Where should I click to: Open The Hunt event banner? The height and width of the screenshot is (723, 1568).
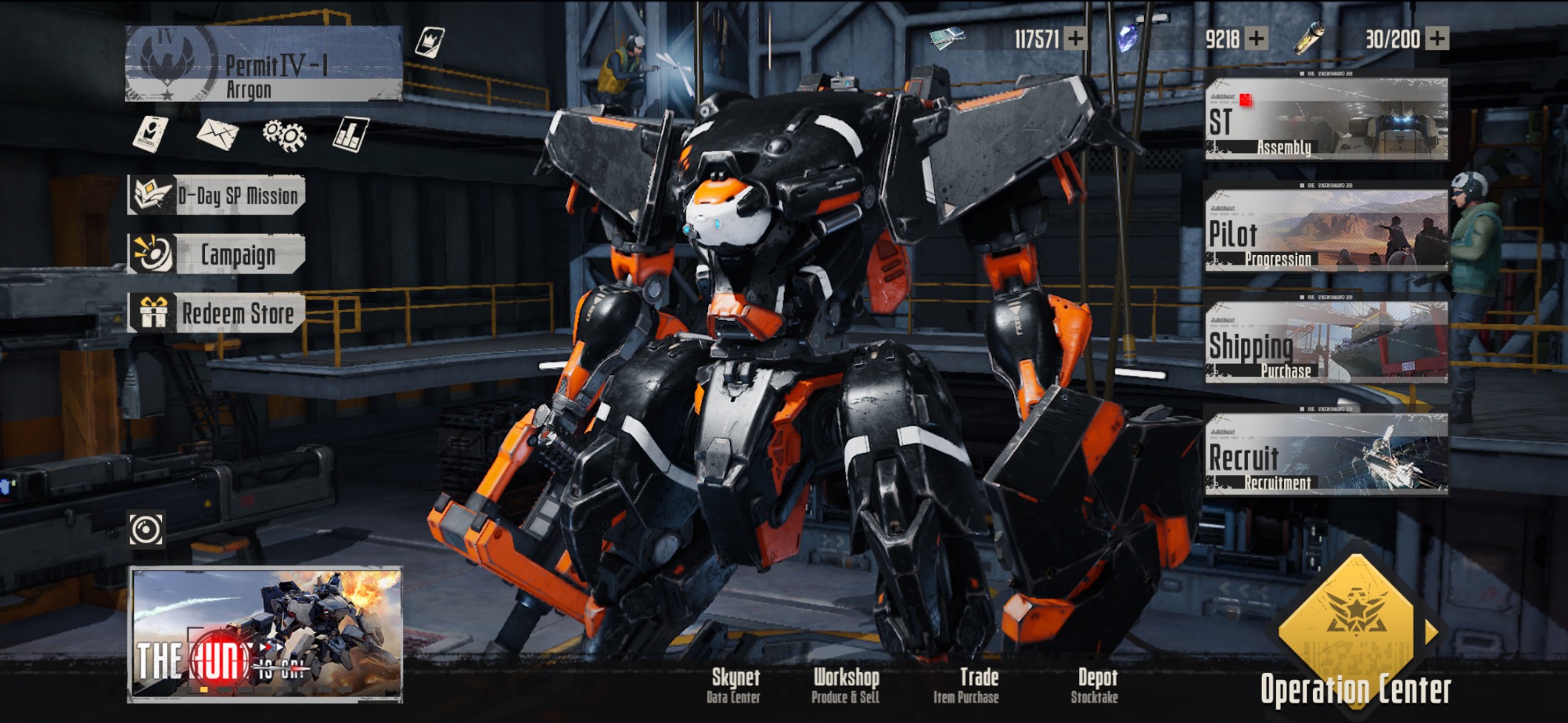tap(266, 634)
